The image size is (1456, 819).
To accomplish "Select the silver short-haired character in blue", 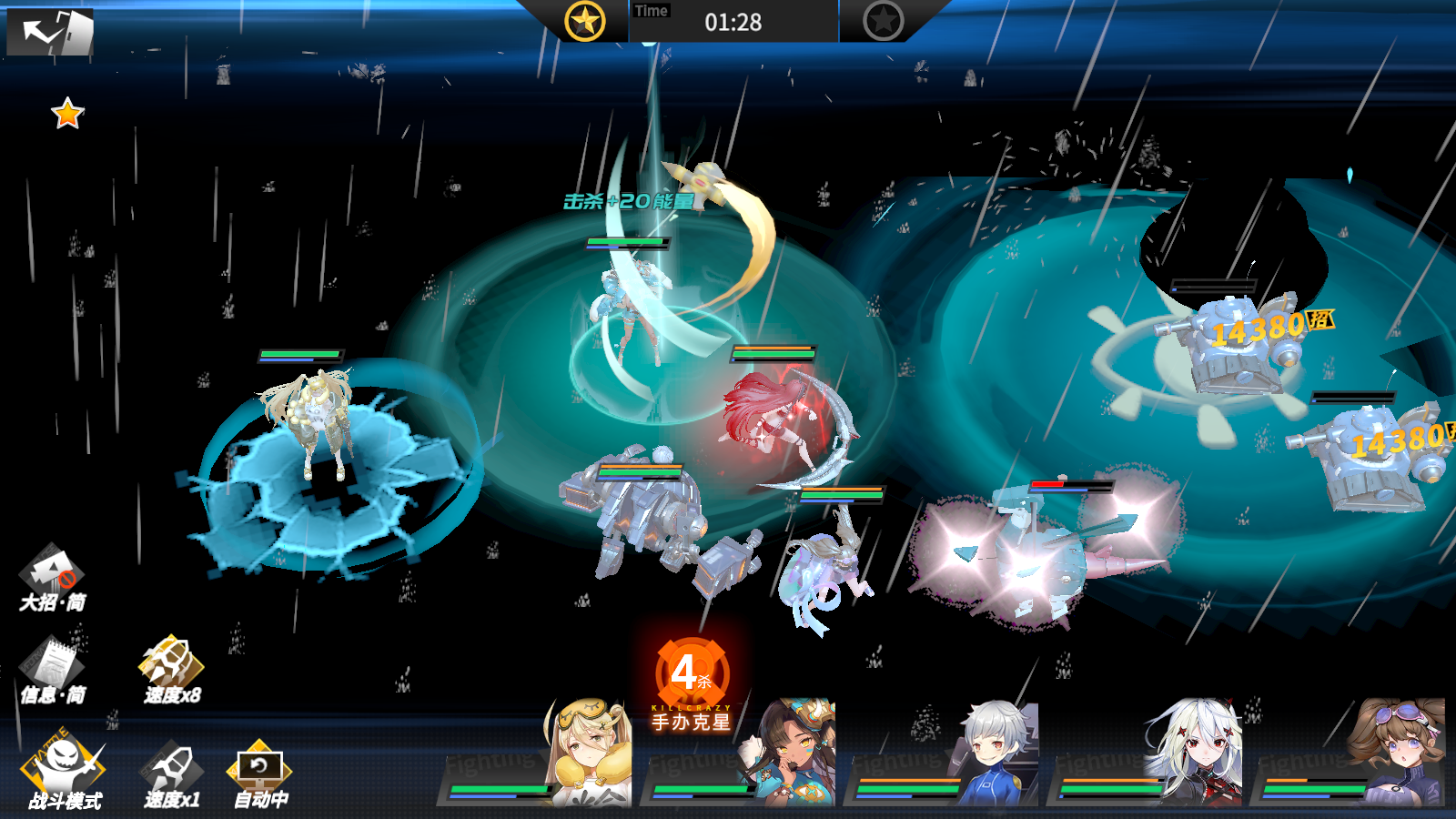I will 996,753.
